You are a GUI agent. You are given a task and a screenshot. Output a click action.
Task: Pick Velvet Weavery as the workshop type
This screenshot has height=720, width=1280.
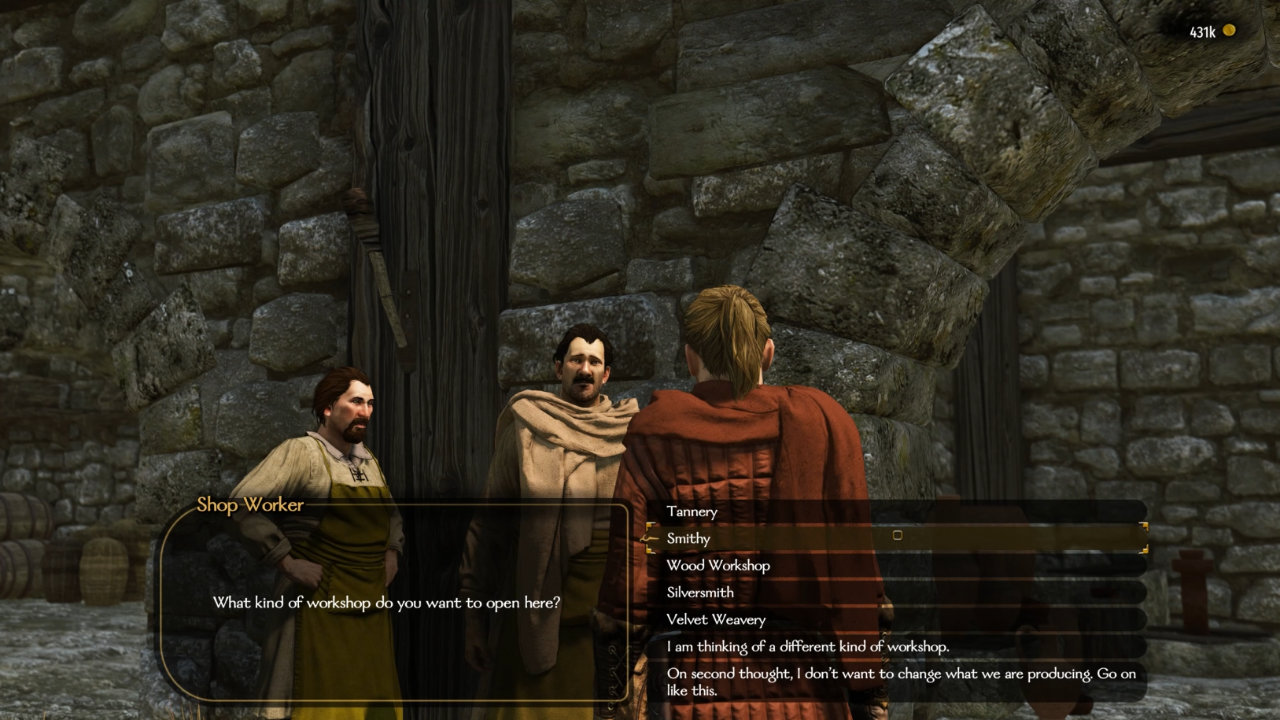(714, 619)
